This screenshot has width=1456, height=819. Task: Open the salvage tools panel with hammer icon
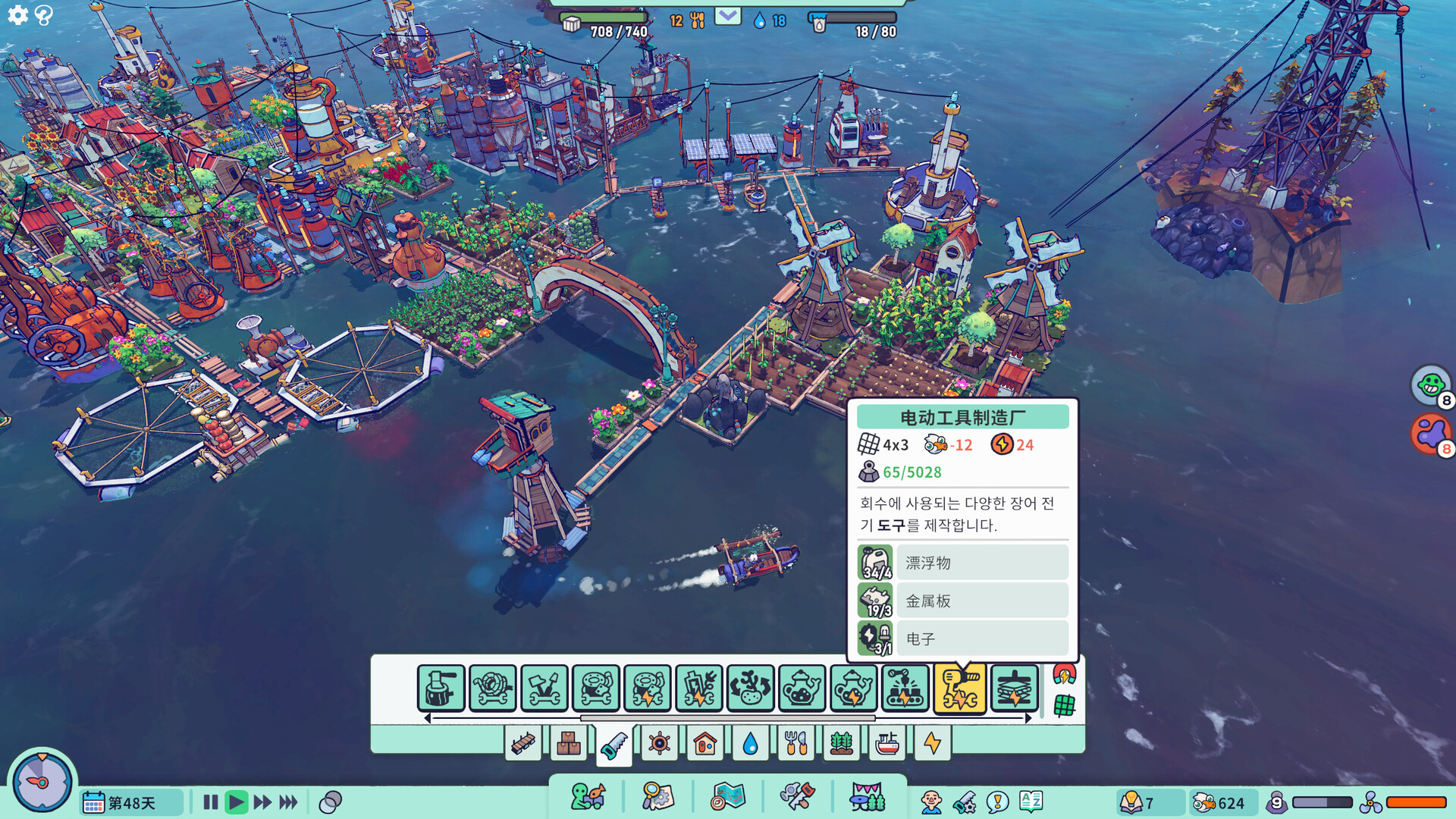797,798
